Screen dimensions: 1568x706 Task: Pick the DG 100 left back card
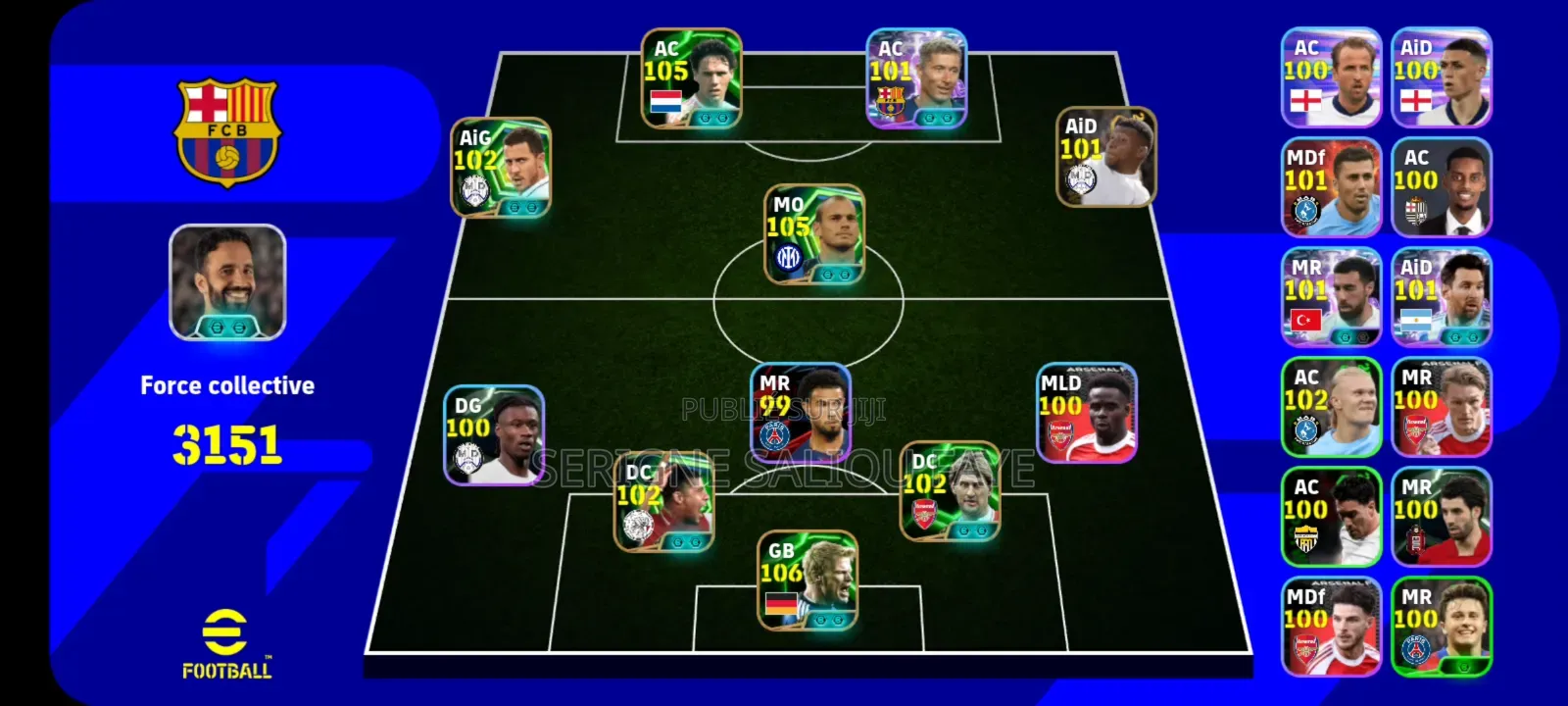[x=494, y=435]
